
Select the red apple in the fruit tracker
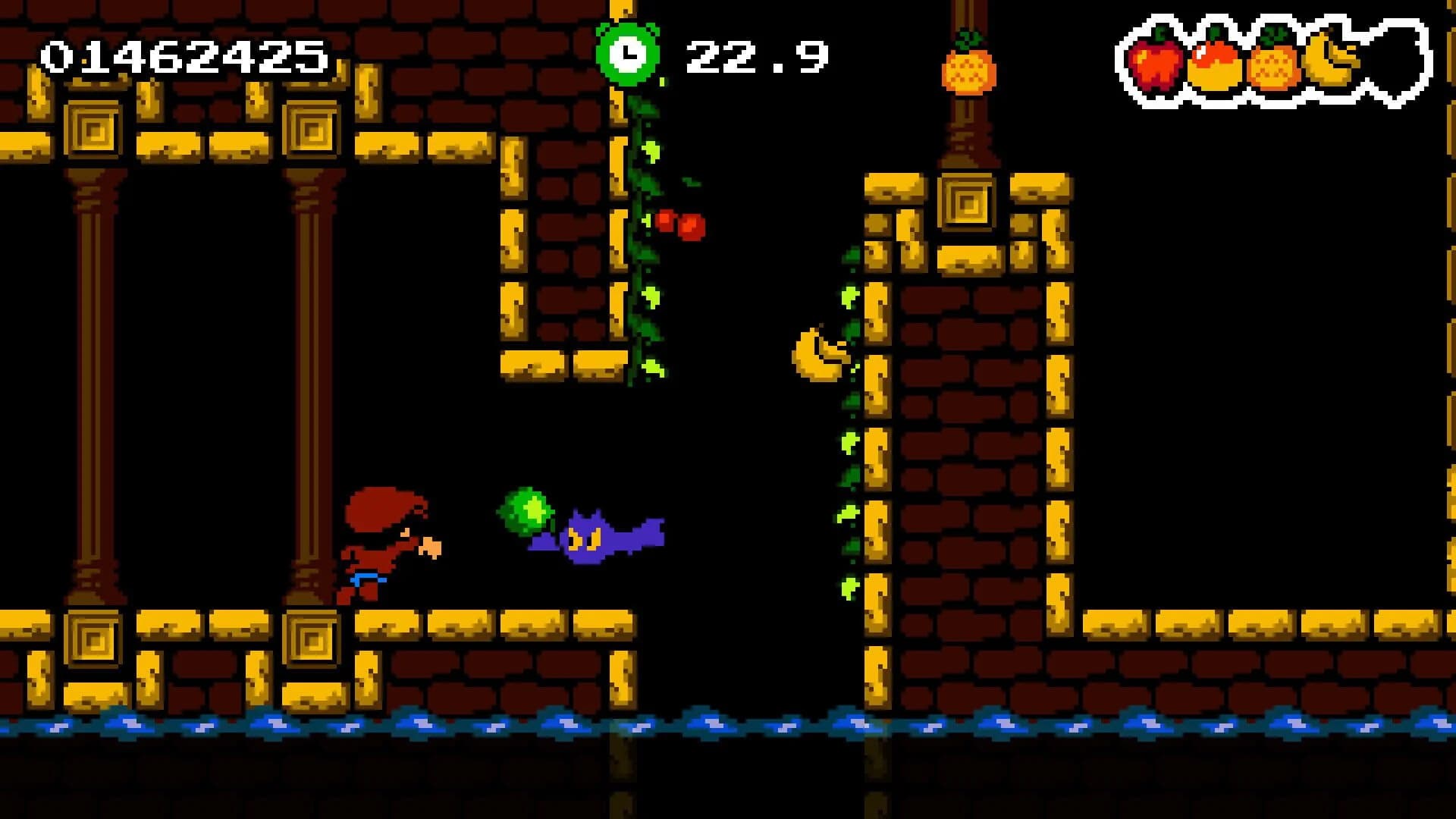click(1156, 62)
